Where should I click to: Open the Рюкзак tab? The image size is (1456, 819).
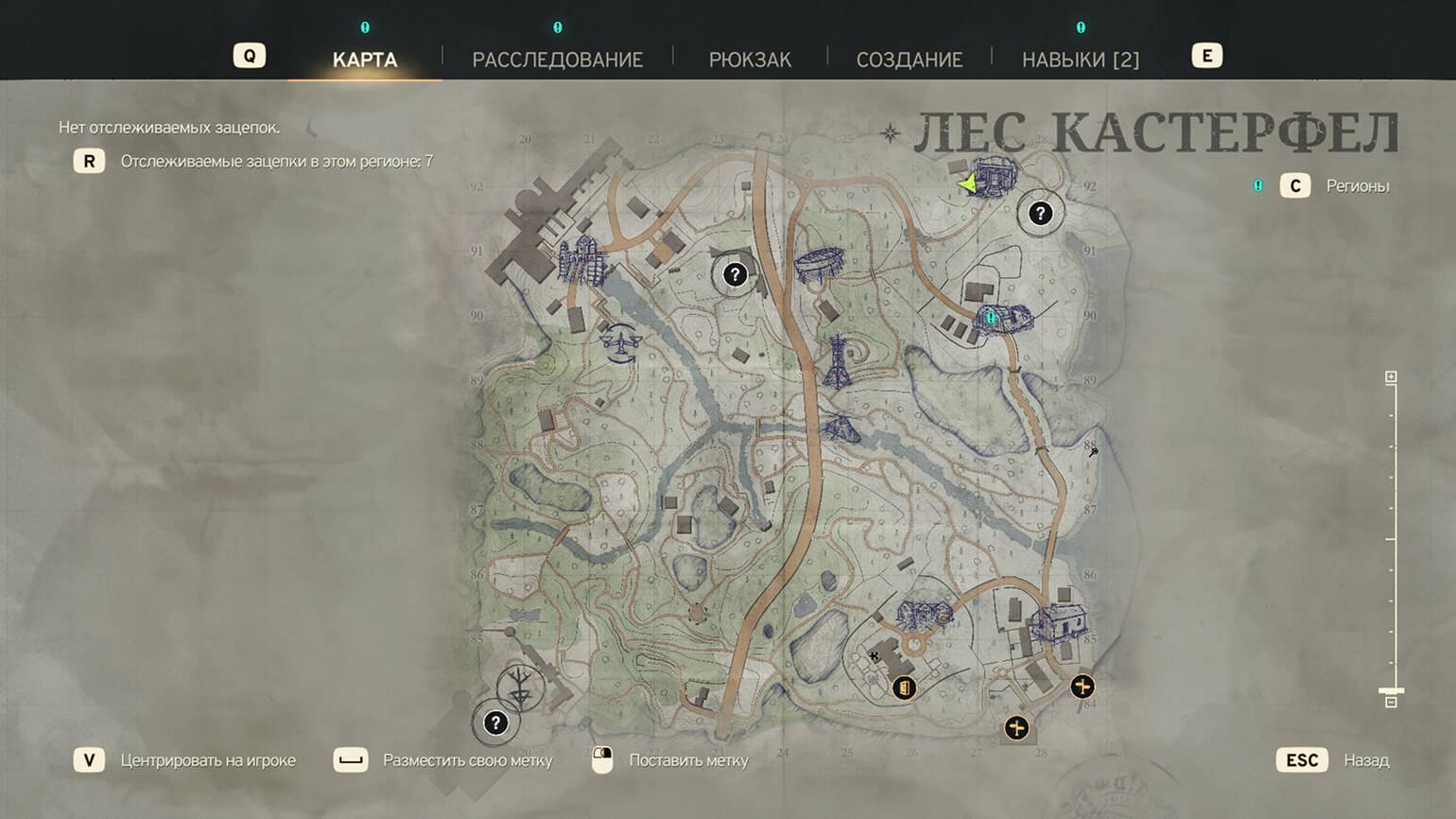[x=750, y=60]
